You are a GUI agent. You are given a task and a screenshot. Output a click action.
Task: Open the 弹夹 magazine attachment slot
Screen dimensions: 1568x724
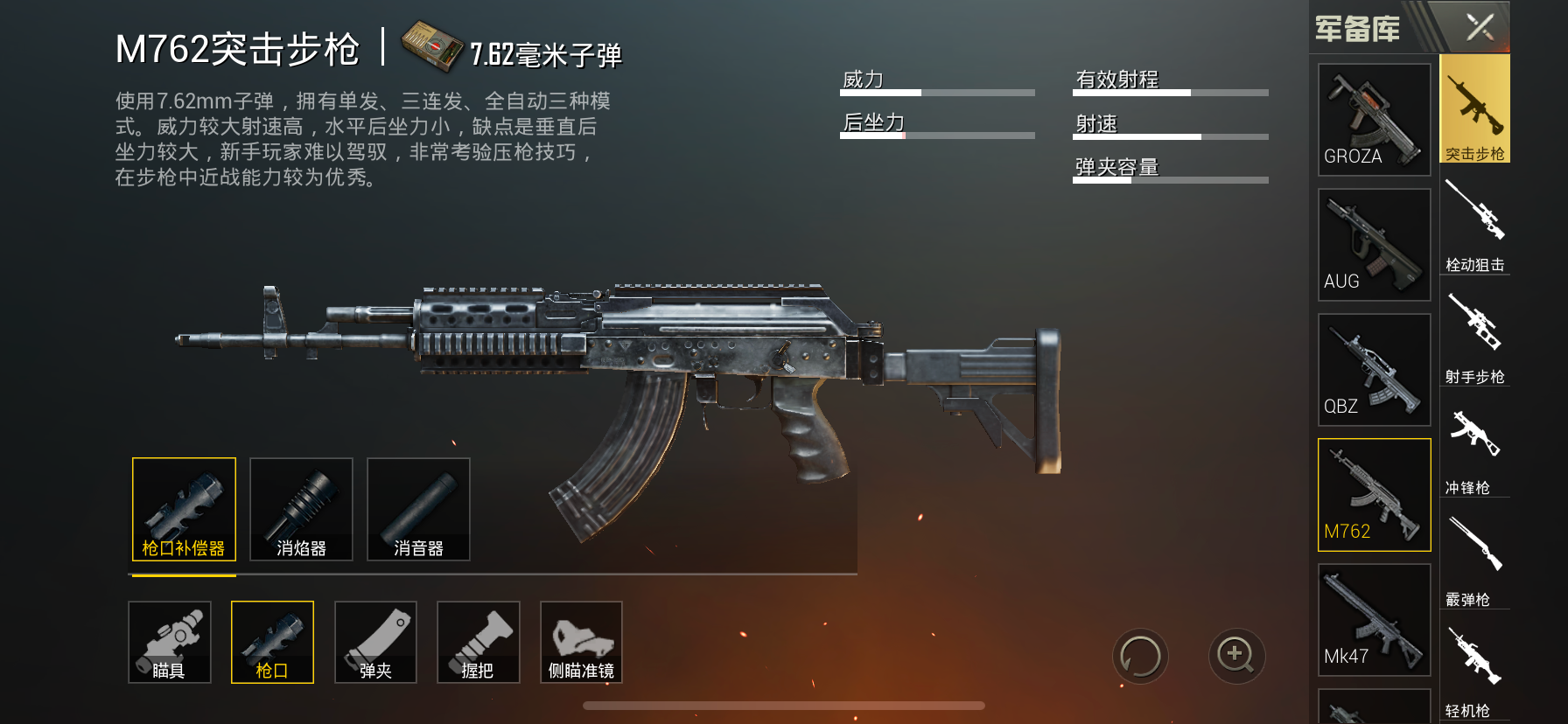pos(375,642)
